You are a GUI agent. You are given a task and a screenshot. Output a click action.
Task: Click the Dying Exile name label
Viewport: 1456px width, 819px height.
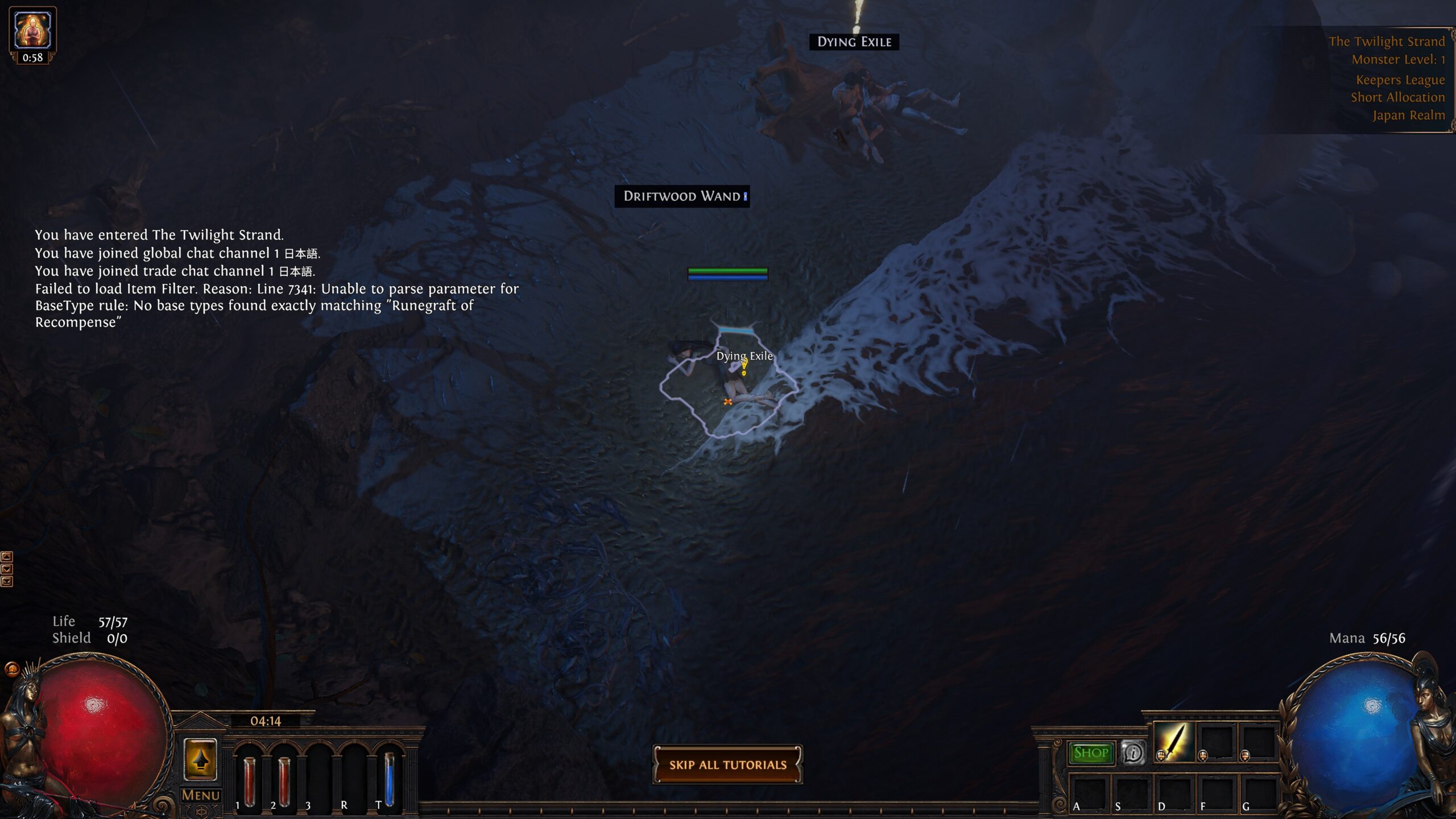tap(854, 42)
